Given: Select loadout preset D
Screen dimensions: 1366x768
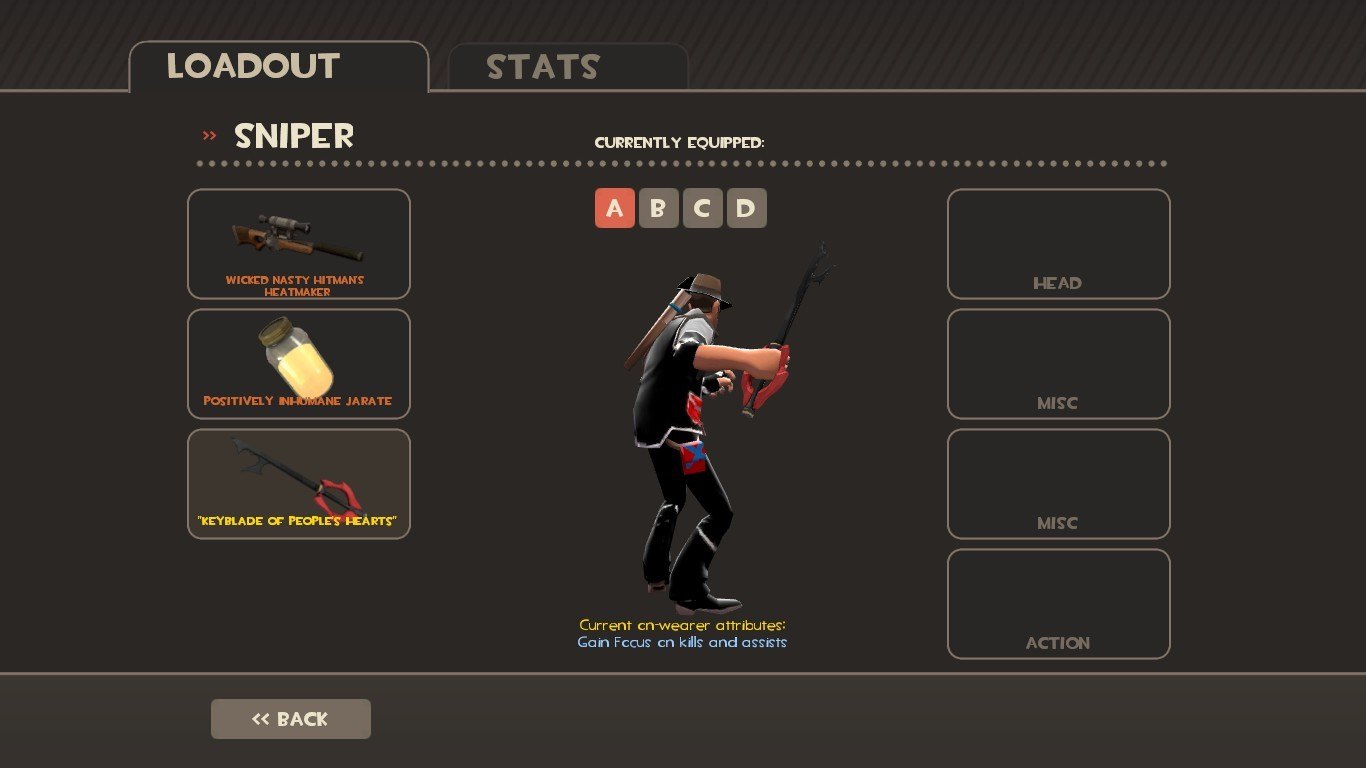Looking at the screenshot, I should (x=747, y=208).
